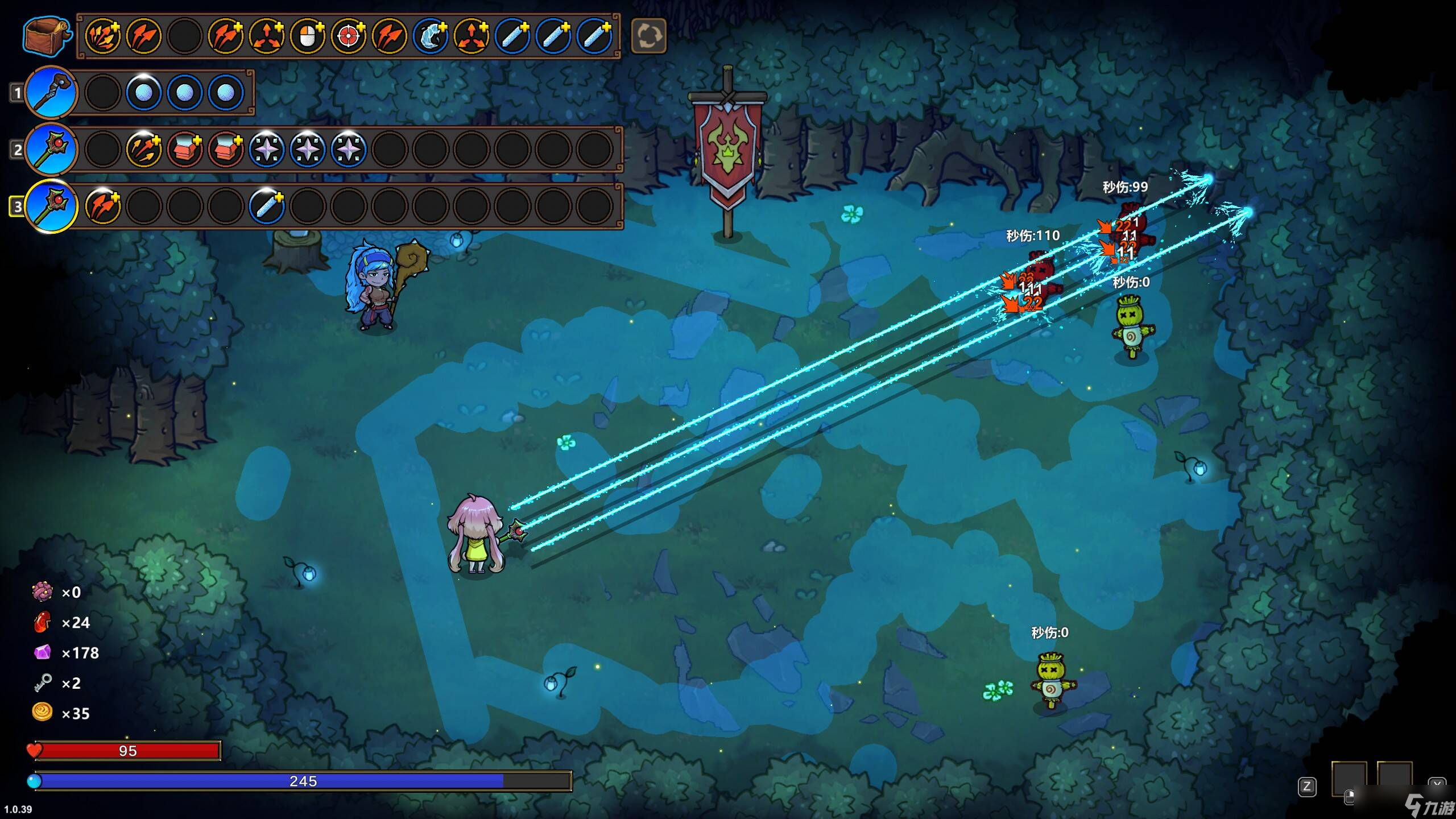Select the double-arrow spell on wand 3
The width and height of the screenshot is (1456, 819).
coord(103,206)
